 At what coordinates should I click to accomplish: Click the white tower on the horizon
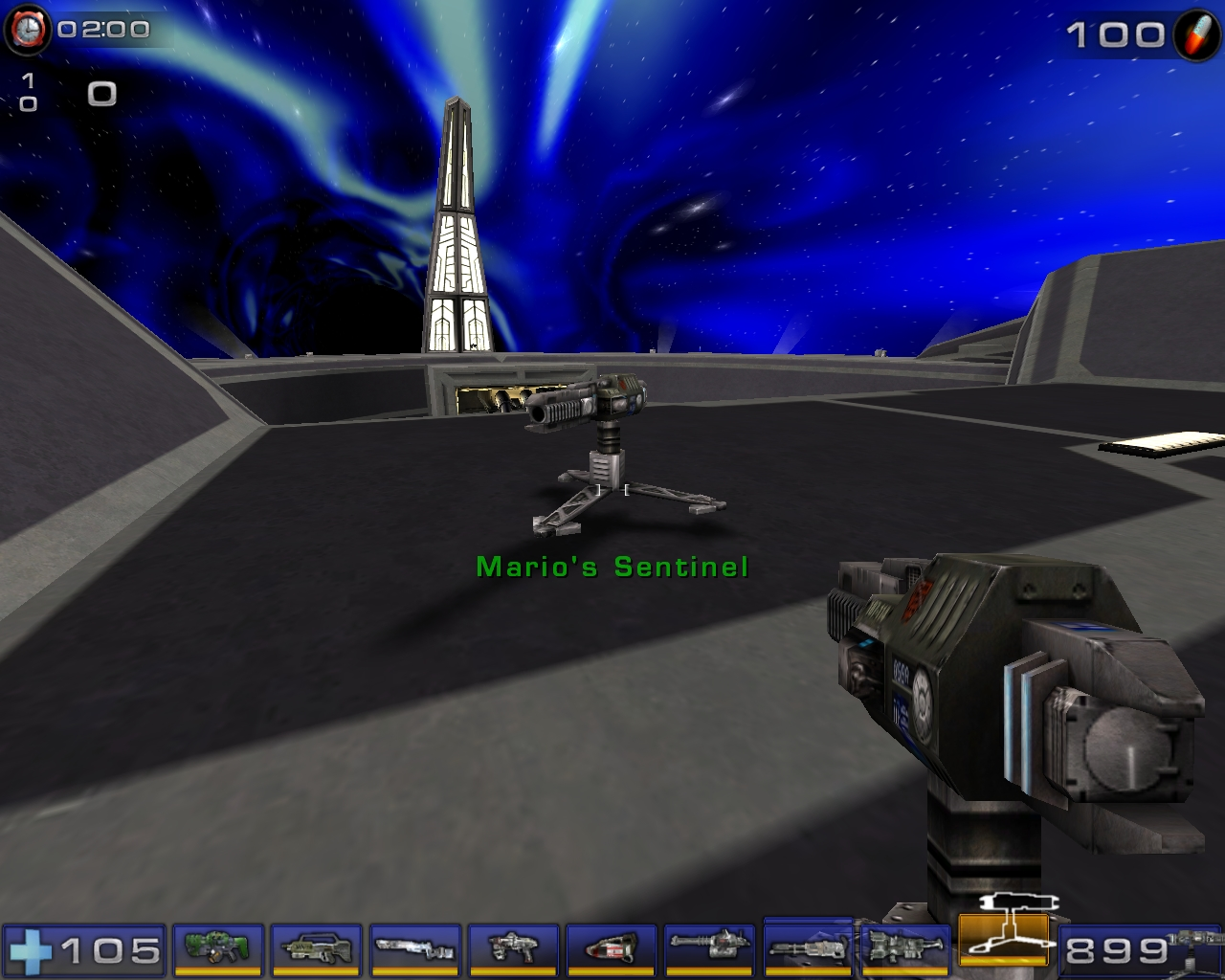click(x=457, y=220)
